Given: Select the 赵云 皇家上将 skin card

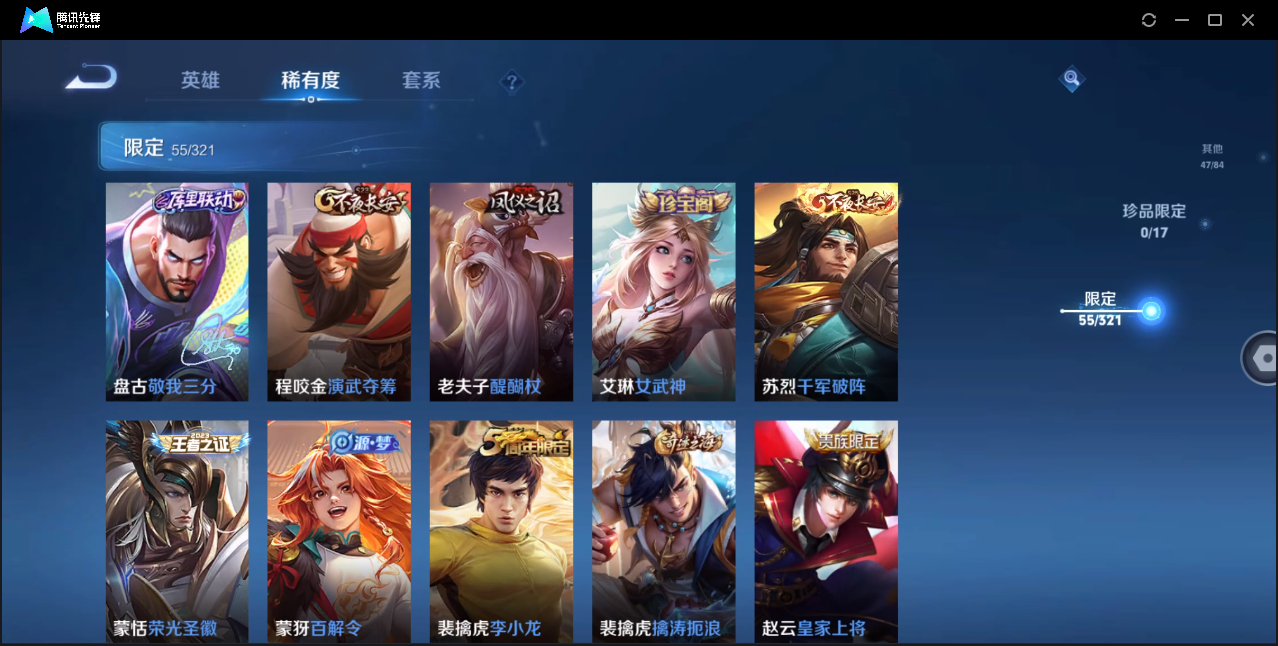Looking at the screenshot, I should tap(825, 530).
